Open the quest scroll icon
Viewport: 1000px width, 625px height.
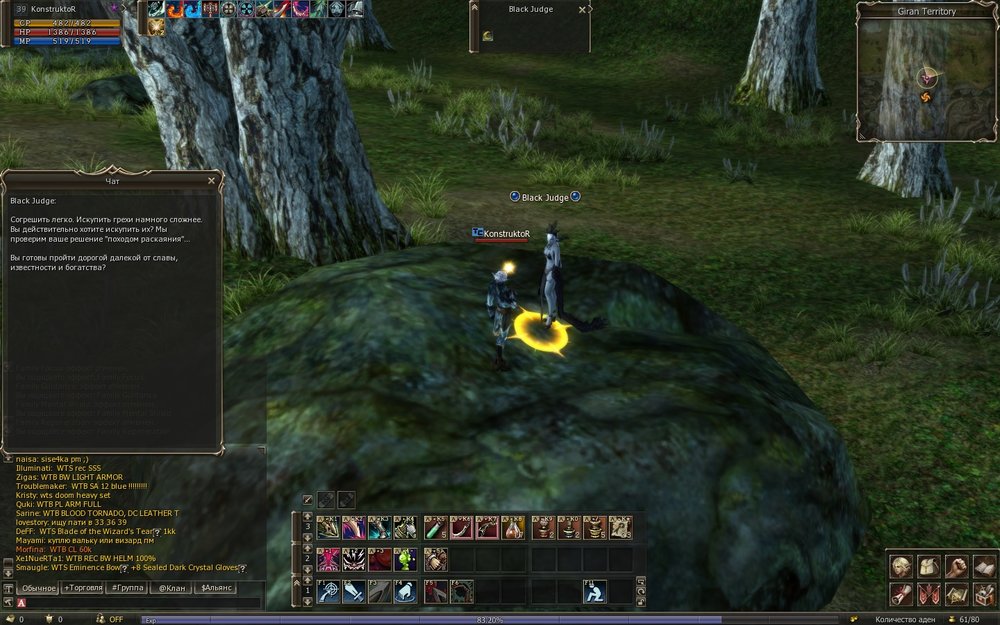(x=901, y=594)
